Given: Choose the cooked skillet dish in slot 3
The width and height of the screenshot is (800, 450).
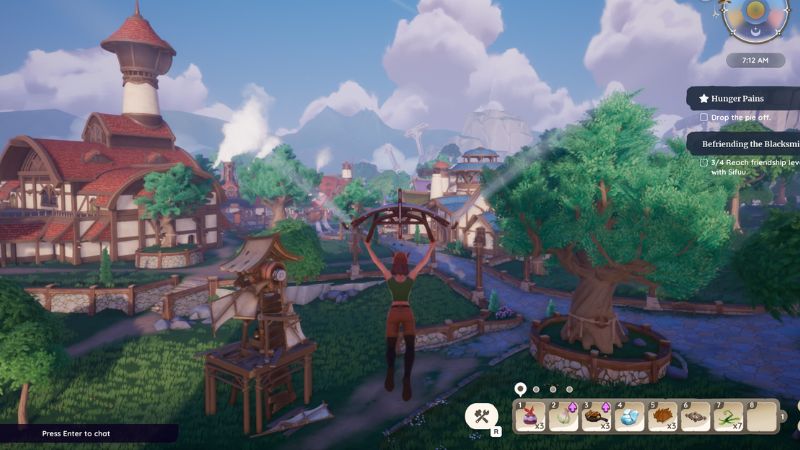Looking at the screenshot, I should [x=597, y=416].
